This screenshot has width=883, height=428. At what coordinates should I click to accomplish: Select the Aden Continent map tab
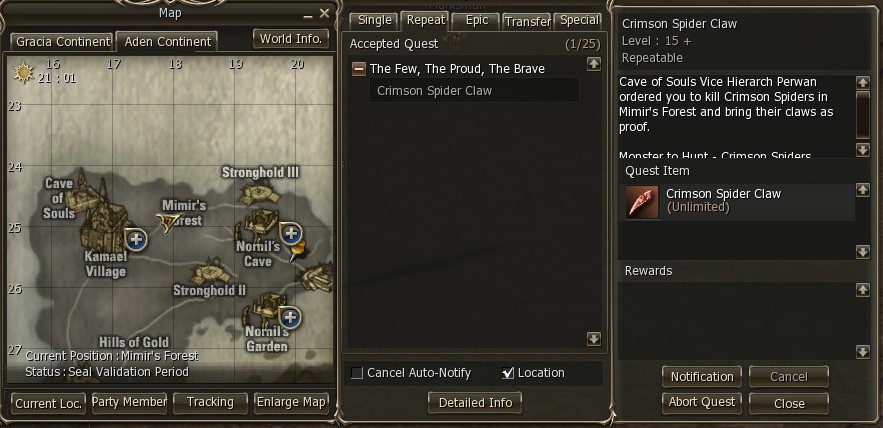tap(167, 41)
